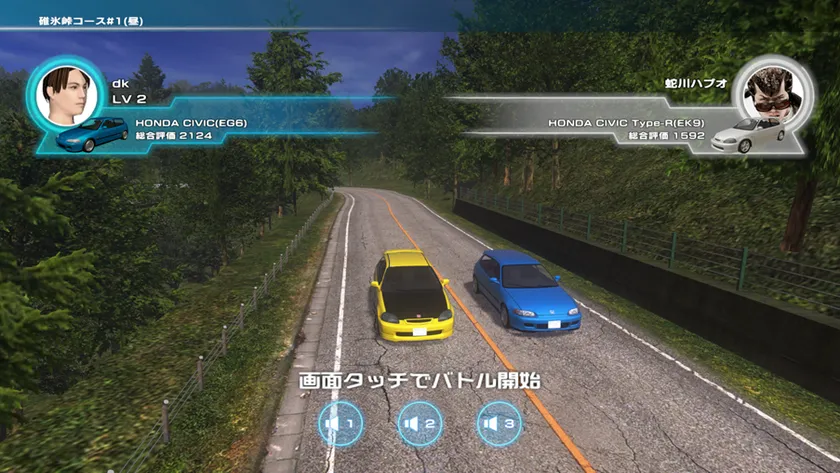Tap horn sound button 3
The image size is (840, 473).
(499, 423)
